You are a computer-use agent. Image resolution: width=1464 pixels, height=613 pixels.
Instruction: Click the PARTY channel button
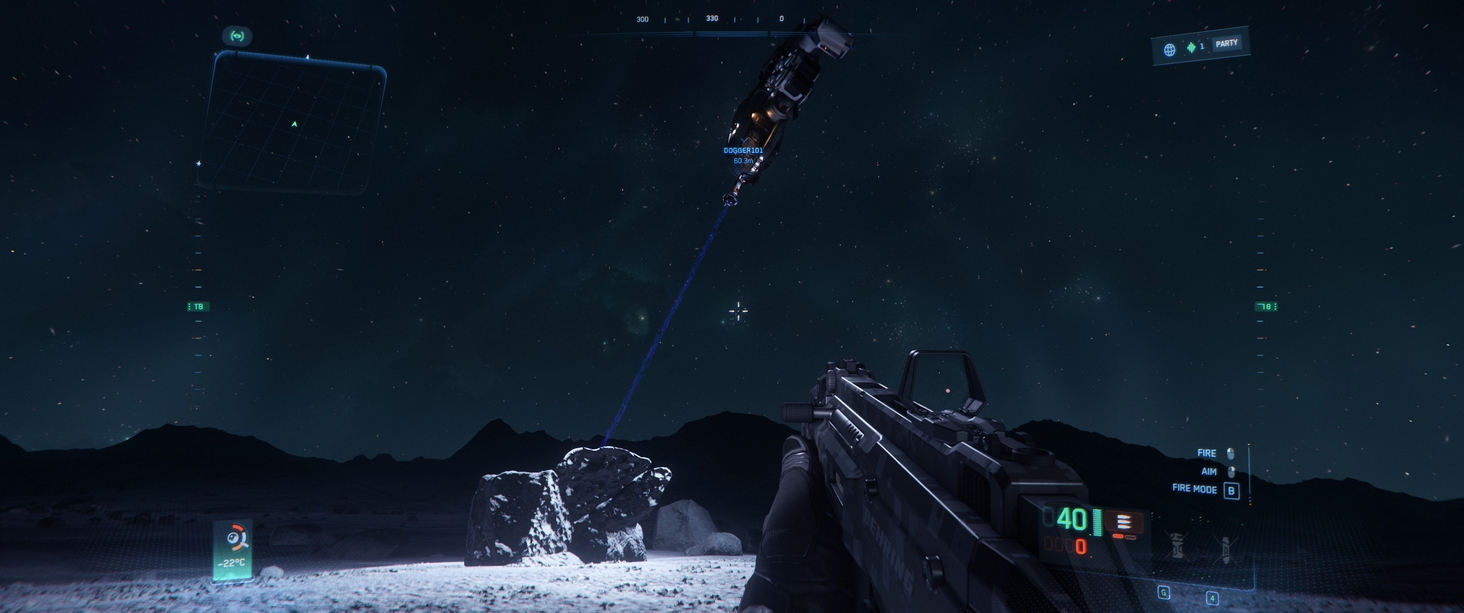pos(1227,43)
